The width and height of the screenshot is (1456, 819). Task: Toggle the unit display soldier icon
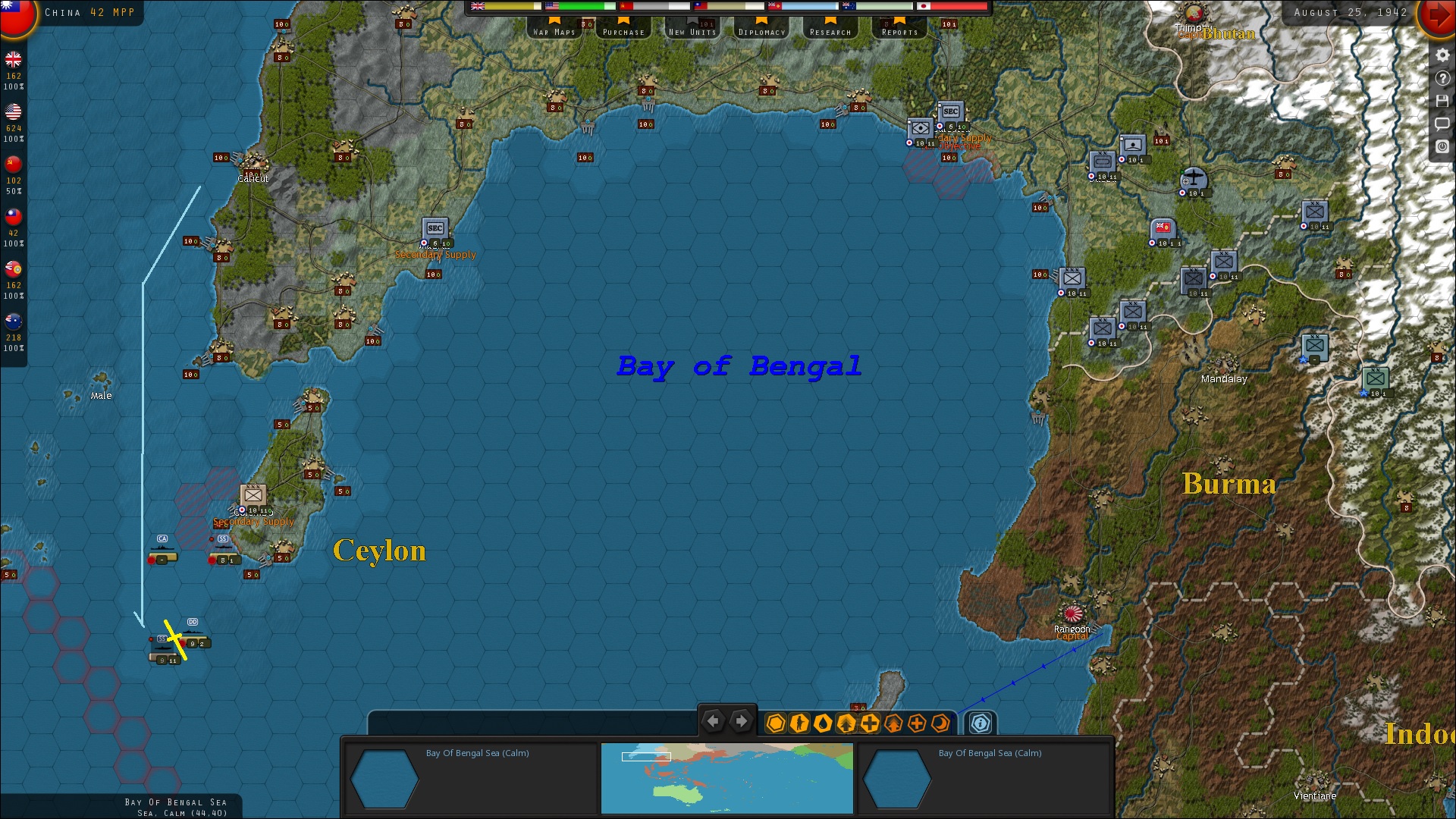click(800, 723)
